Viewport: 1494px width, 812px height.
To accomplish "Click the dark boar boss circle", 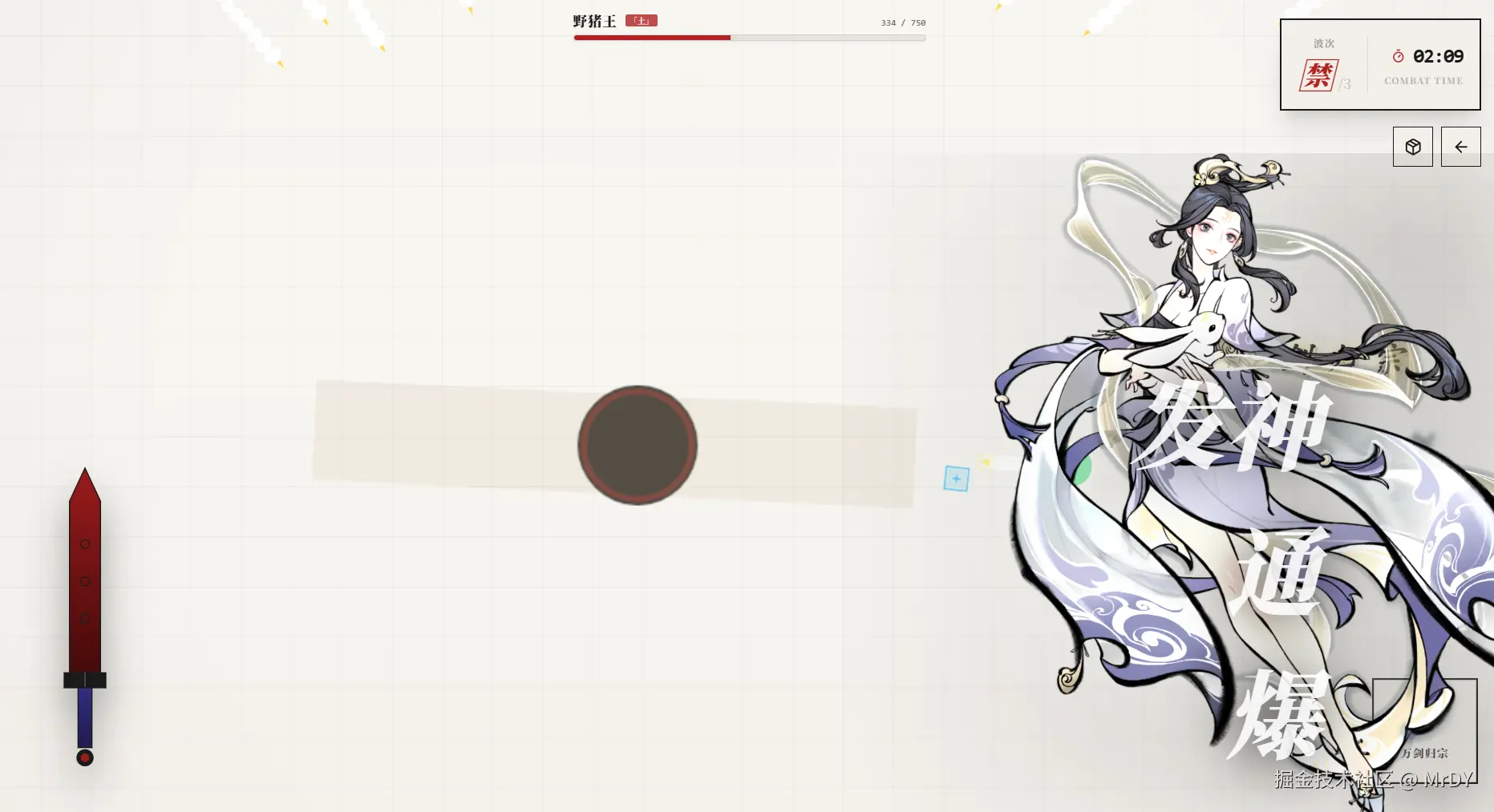I will click(637, 446).
